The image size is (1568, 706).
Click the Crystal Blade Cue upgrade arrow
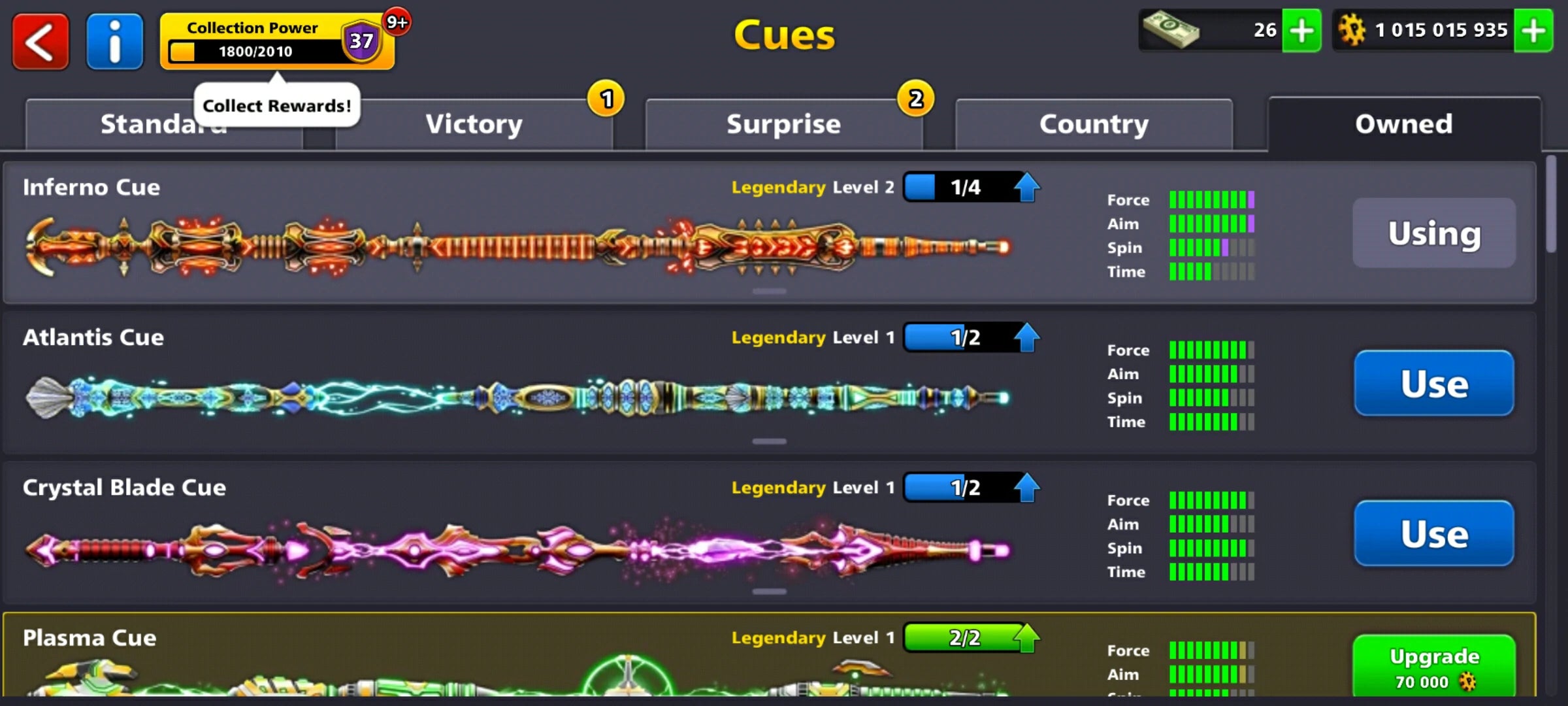(x=1026, y=487)
